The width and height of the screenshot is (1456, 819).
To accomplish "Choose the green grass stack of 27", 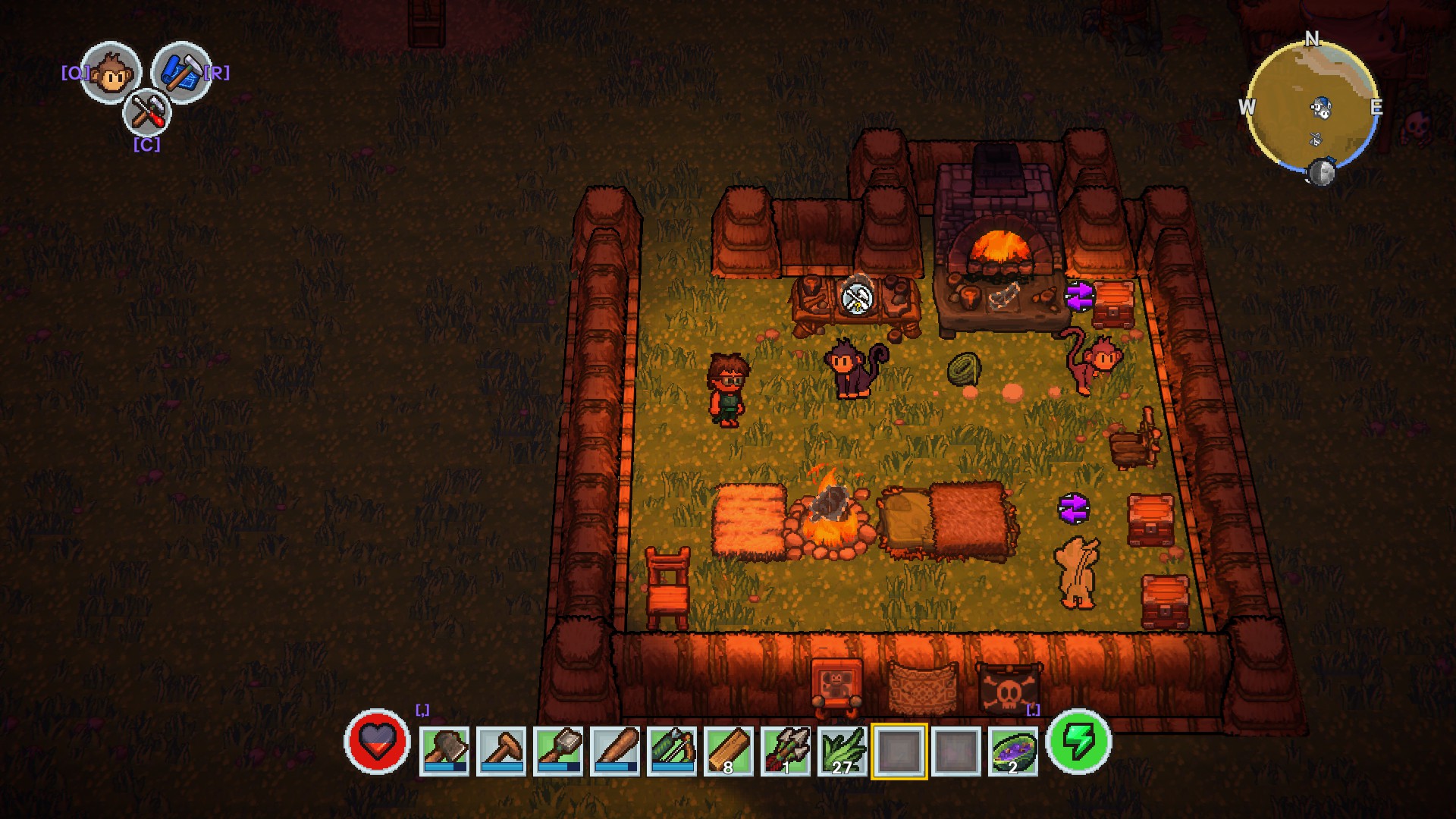I will 843,750.
